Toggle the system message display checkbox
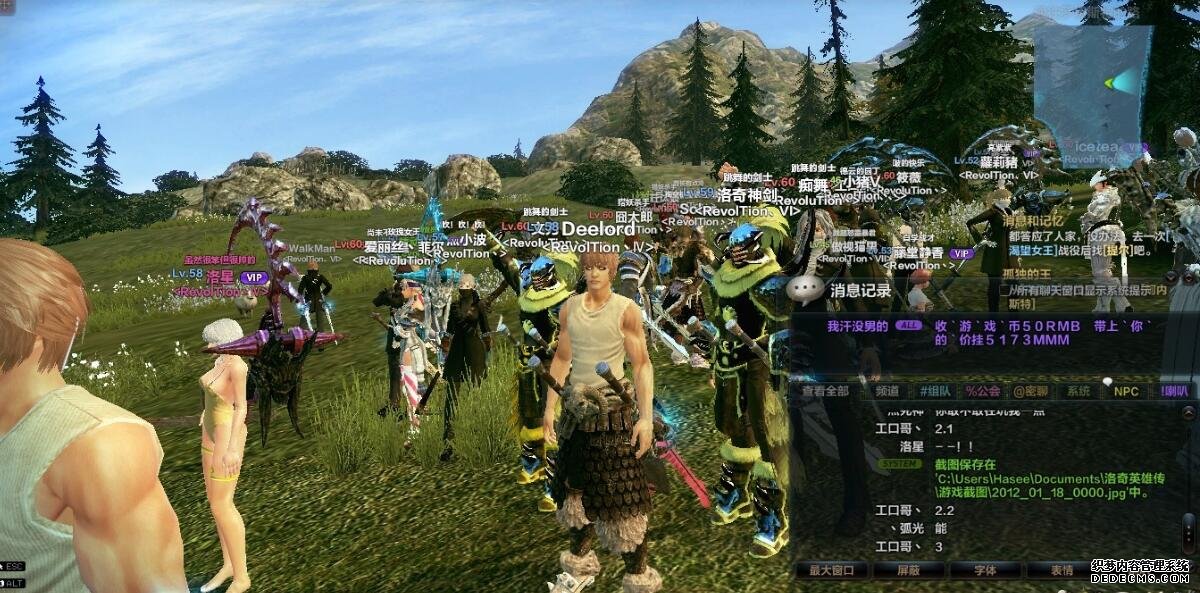 1005,291
